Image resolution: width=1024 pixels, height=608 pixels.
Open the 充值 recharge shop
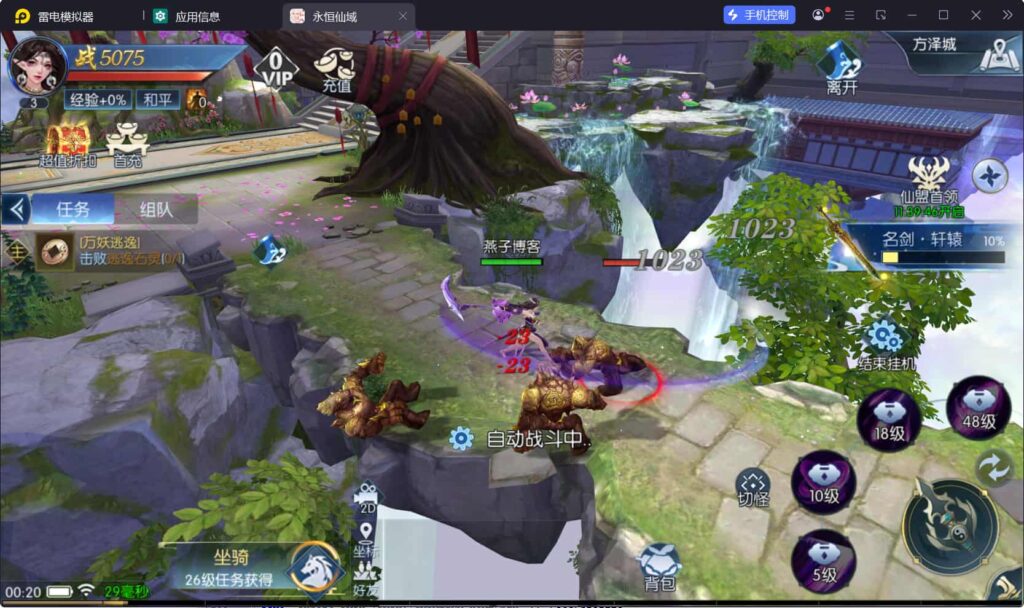coord(335,68)
